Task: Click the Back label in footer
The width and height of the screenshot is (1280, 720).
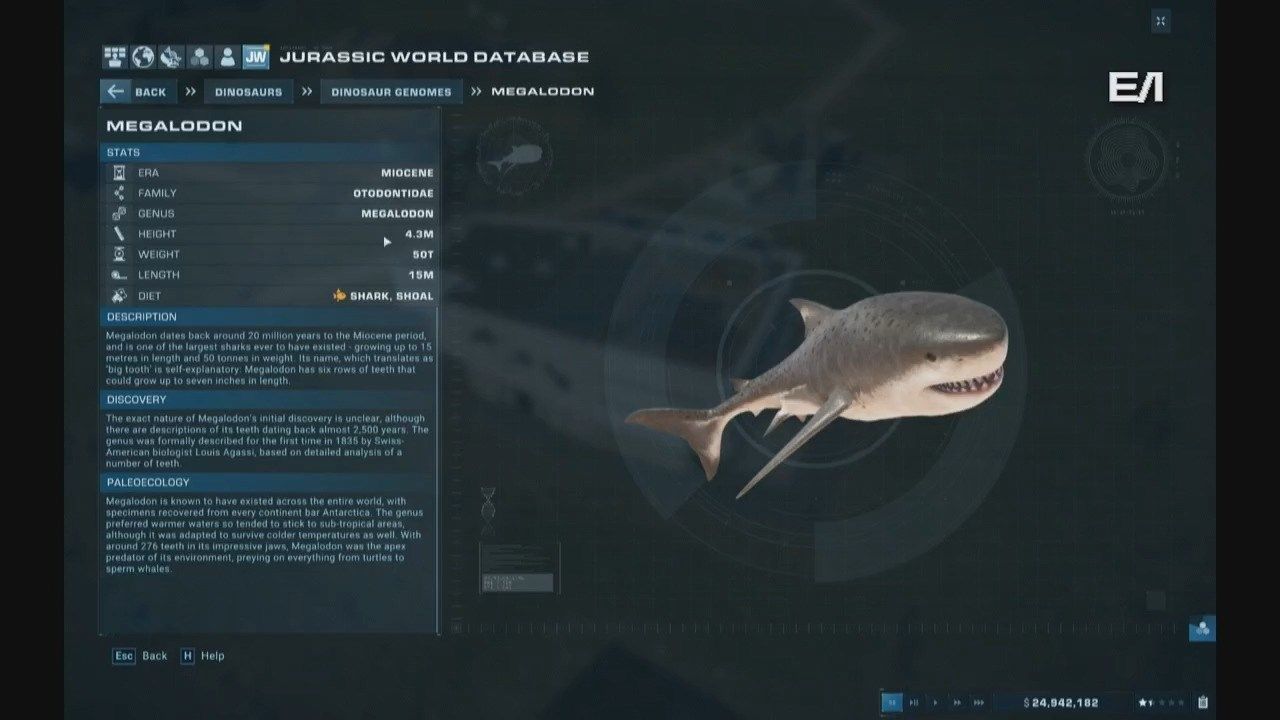Action: pyautogui.click(x=154, y=656)
